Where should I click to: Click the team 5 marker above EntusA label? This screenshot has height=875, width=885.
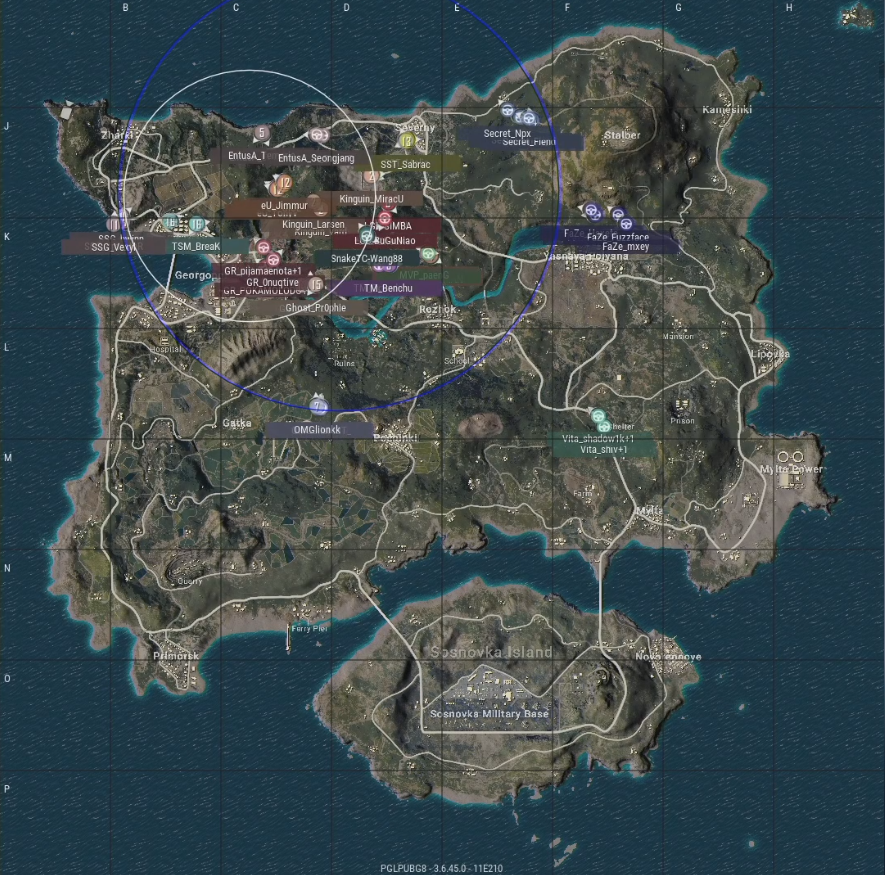(261, 133)
